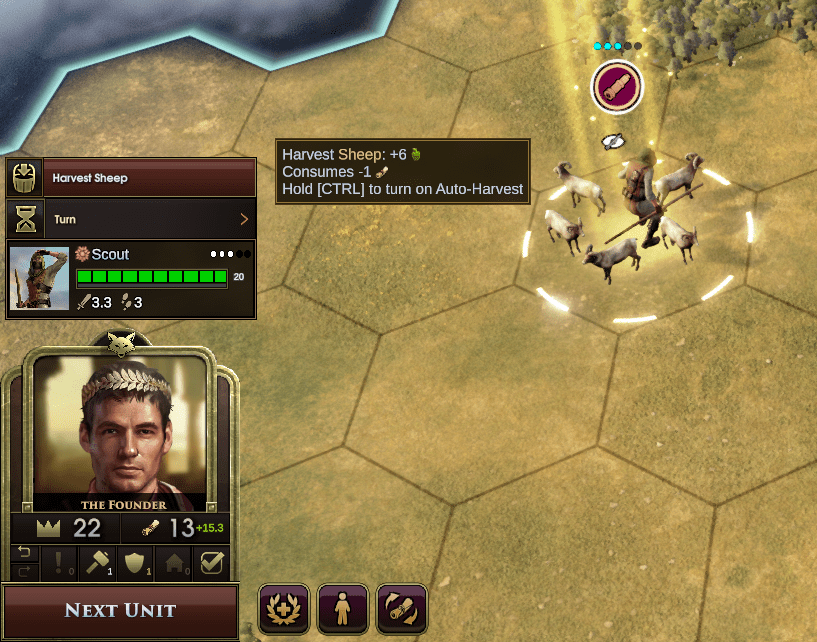
Task: Choose the Harvest Sheep action
Action: click(131, 178)
